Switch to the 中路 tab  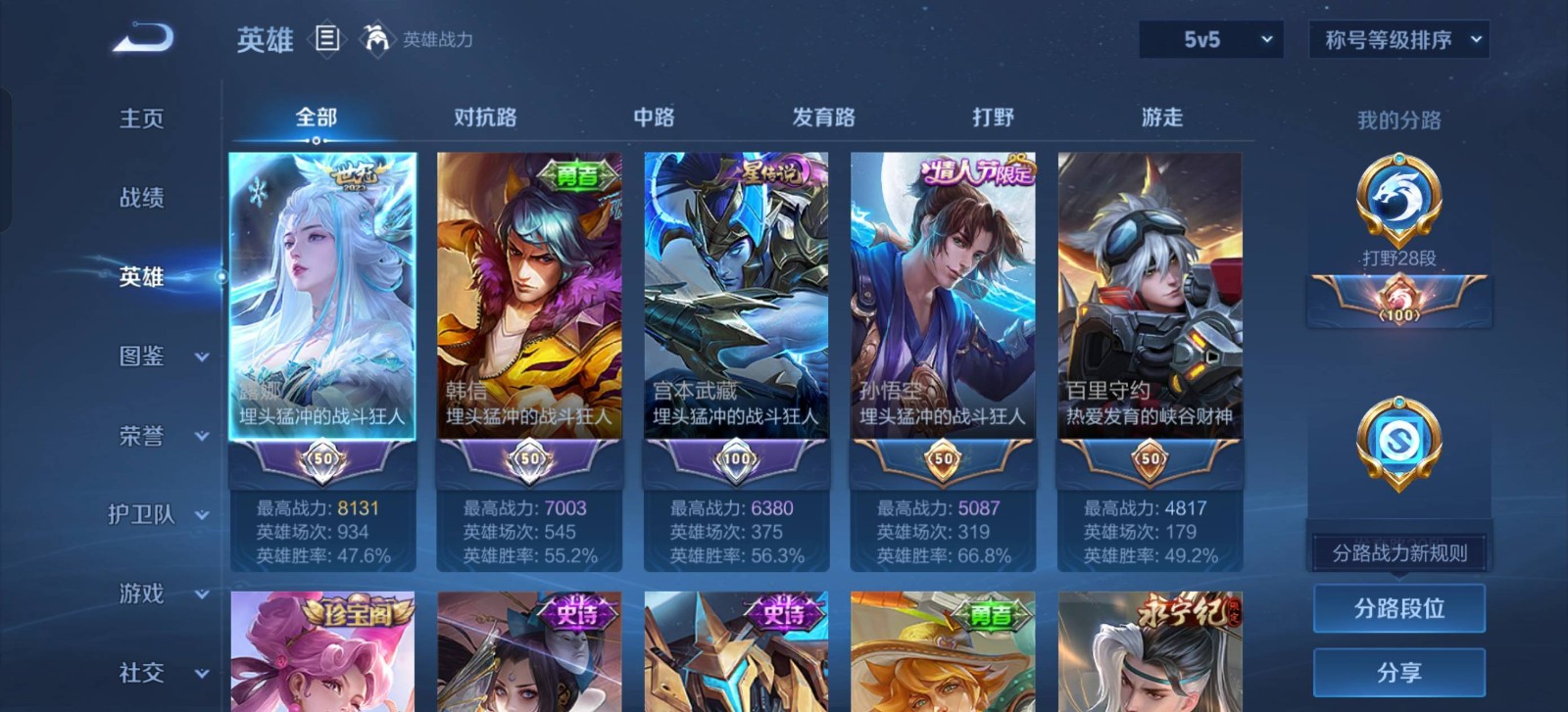[654, 118]
